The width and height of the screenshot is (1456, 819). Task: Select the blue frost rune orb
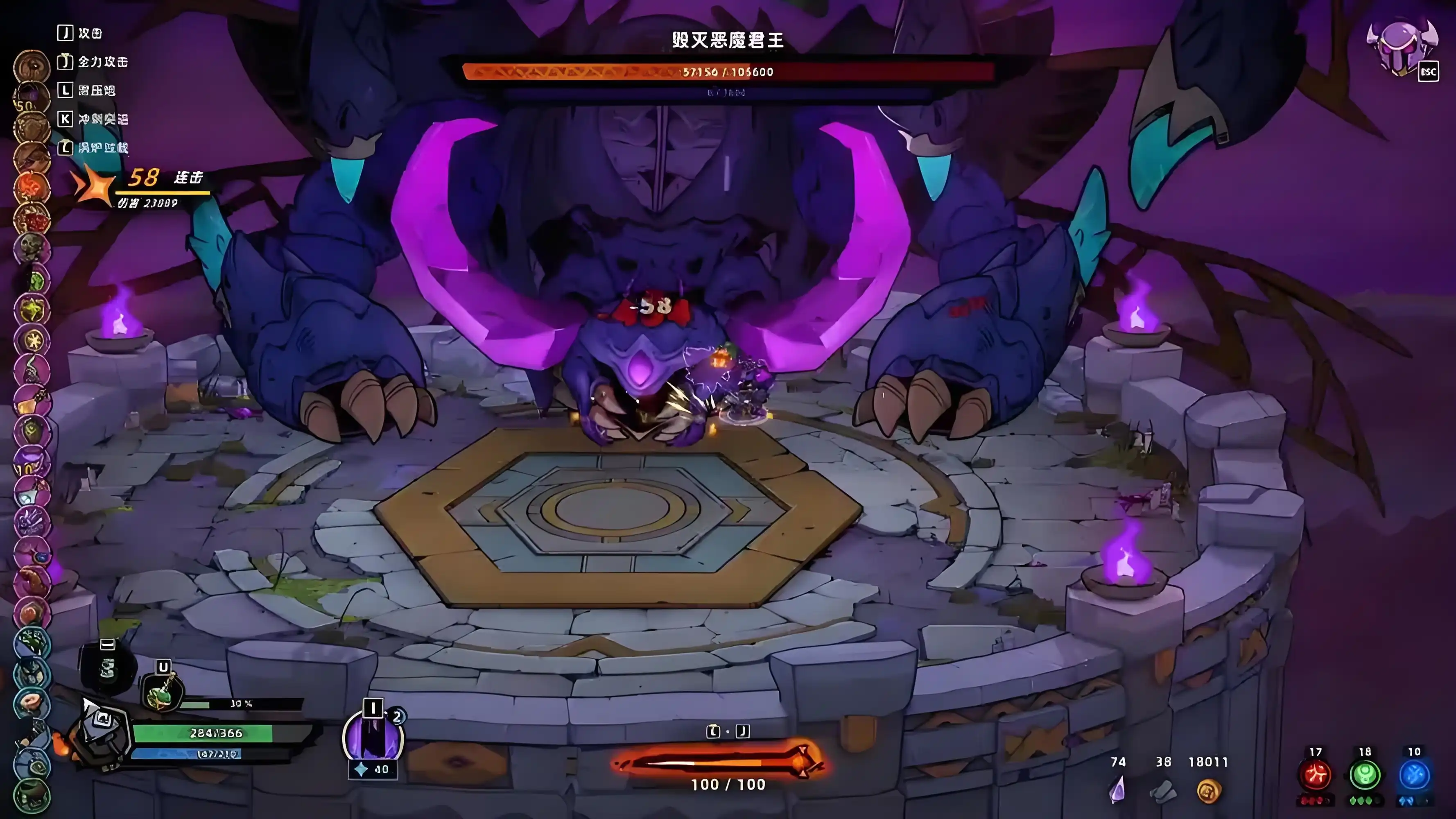point(1413,774)
